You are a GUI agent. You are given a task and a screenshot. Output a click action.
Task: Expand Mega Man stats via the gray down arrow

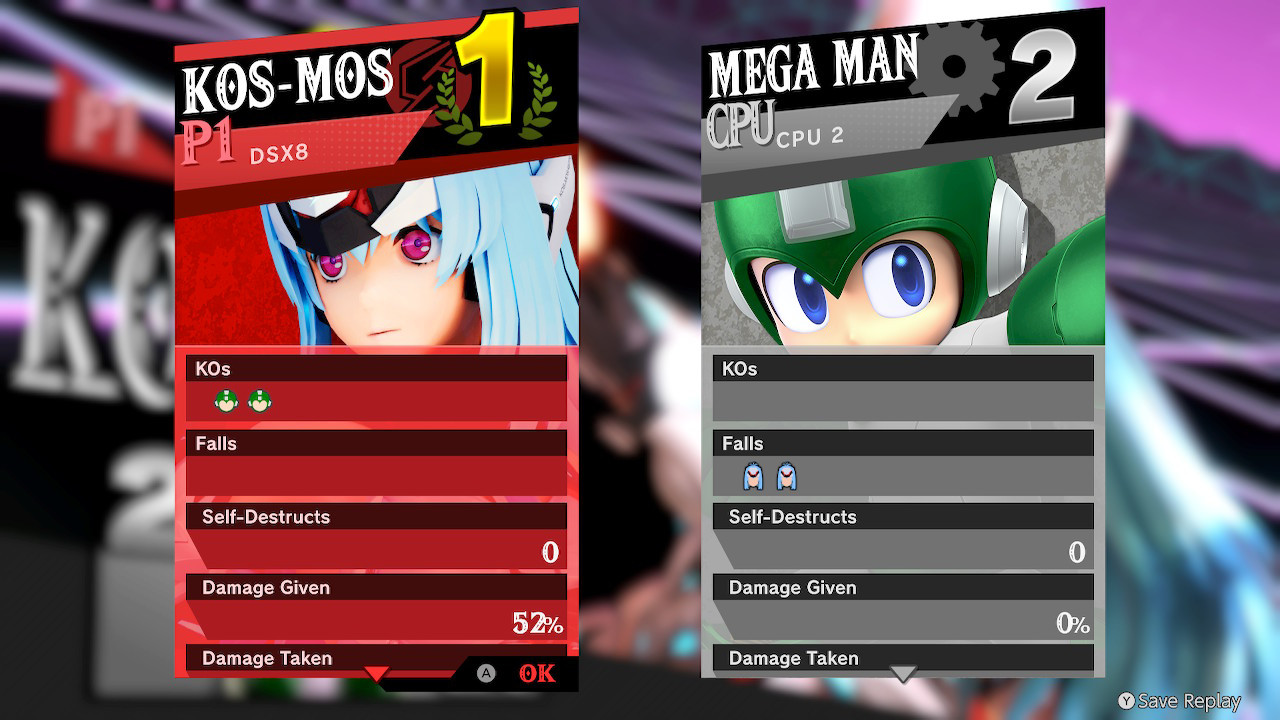[903, 674]
